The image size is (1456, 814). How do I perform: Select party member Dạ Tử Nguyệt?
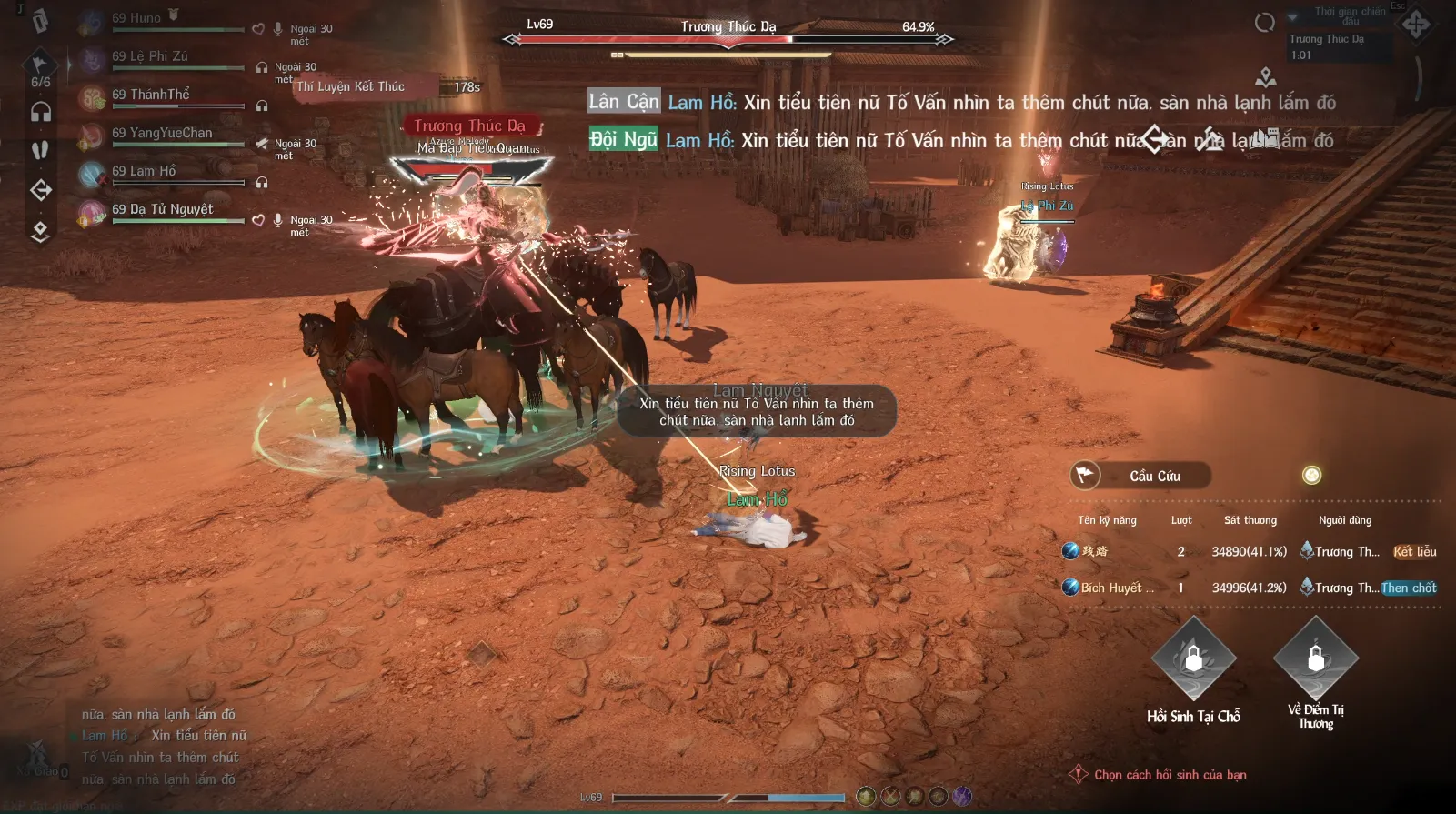pyautogui.click(x=162, y=210)
